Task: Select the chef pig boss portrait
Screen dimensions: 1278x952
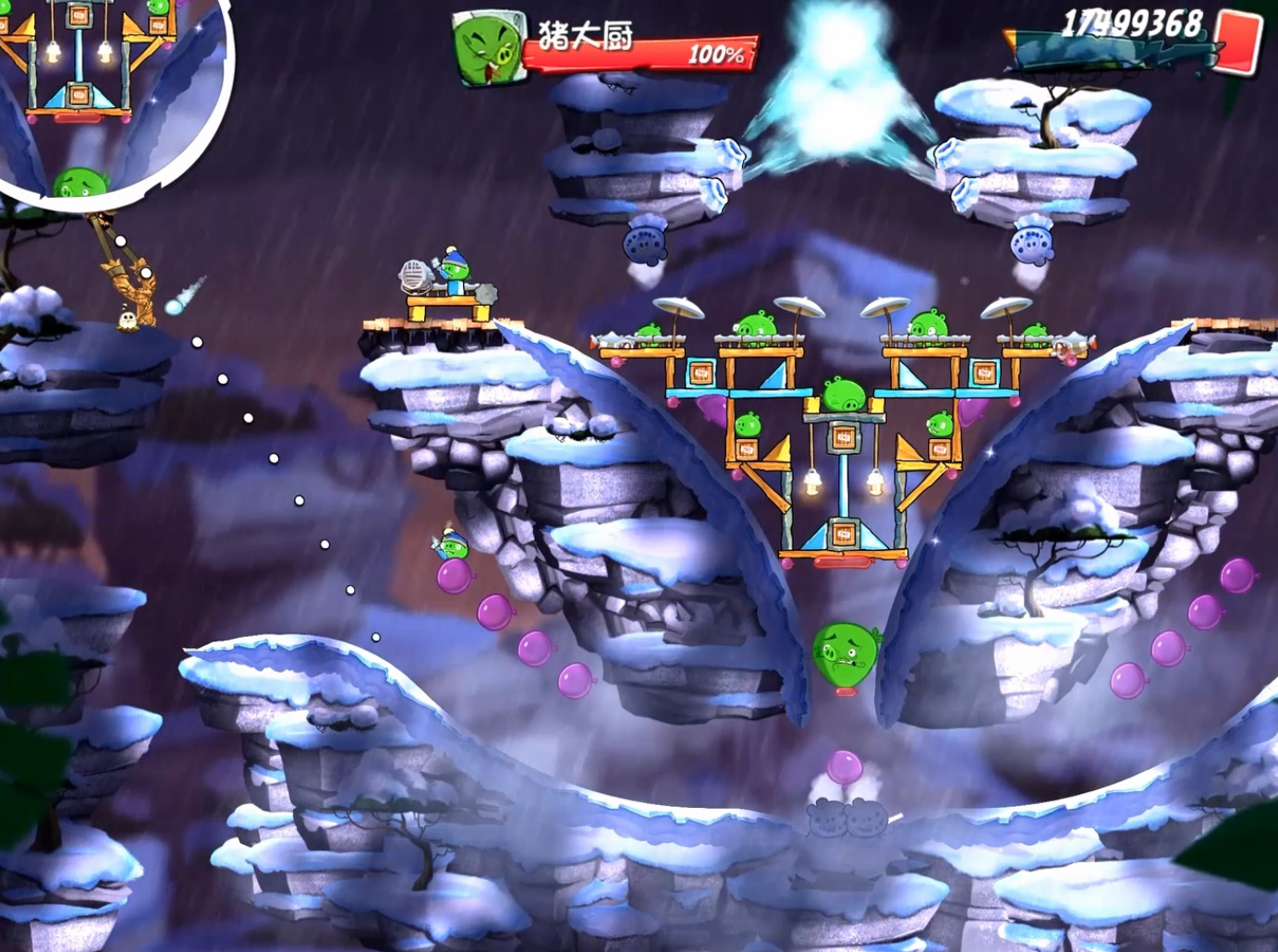Action: tap(487, 51)
